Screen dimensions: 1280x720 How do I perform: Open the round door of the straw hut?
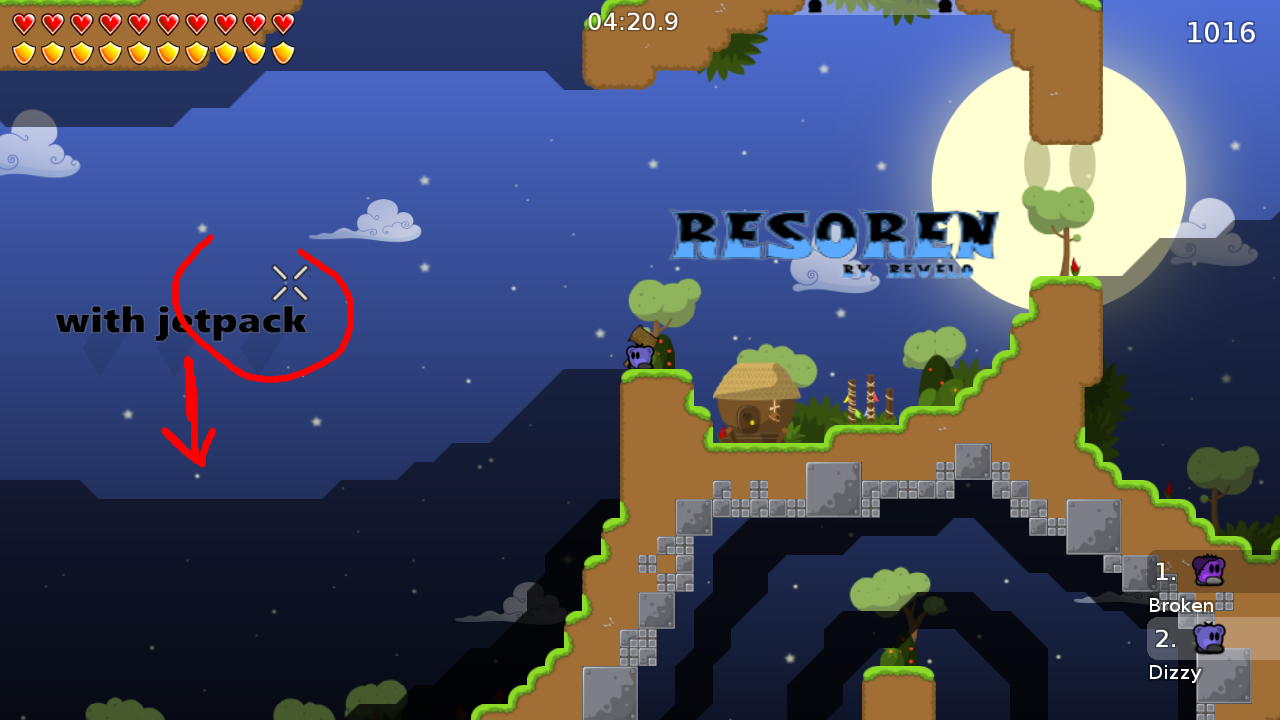pyautogui.click(x=748, y=418)
